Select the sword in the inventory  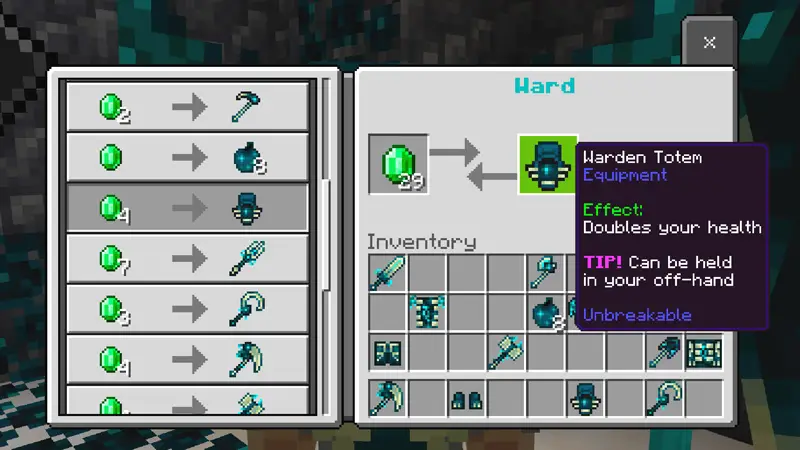pos(388,272)
